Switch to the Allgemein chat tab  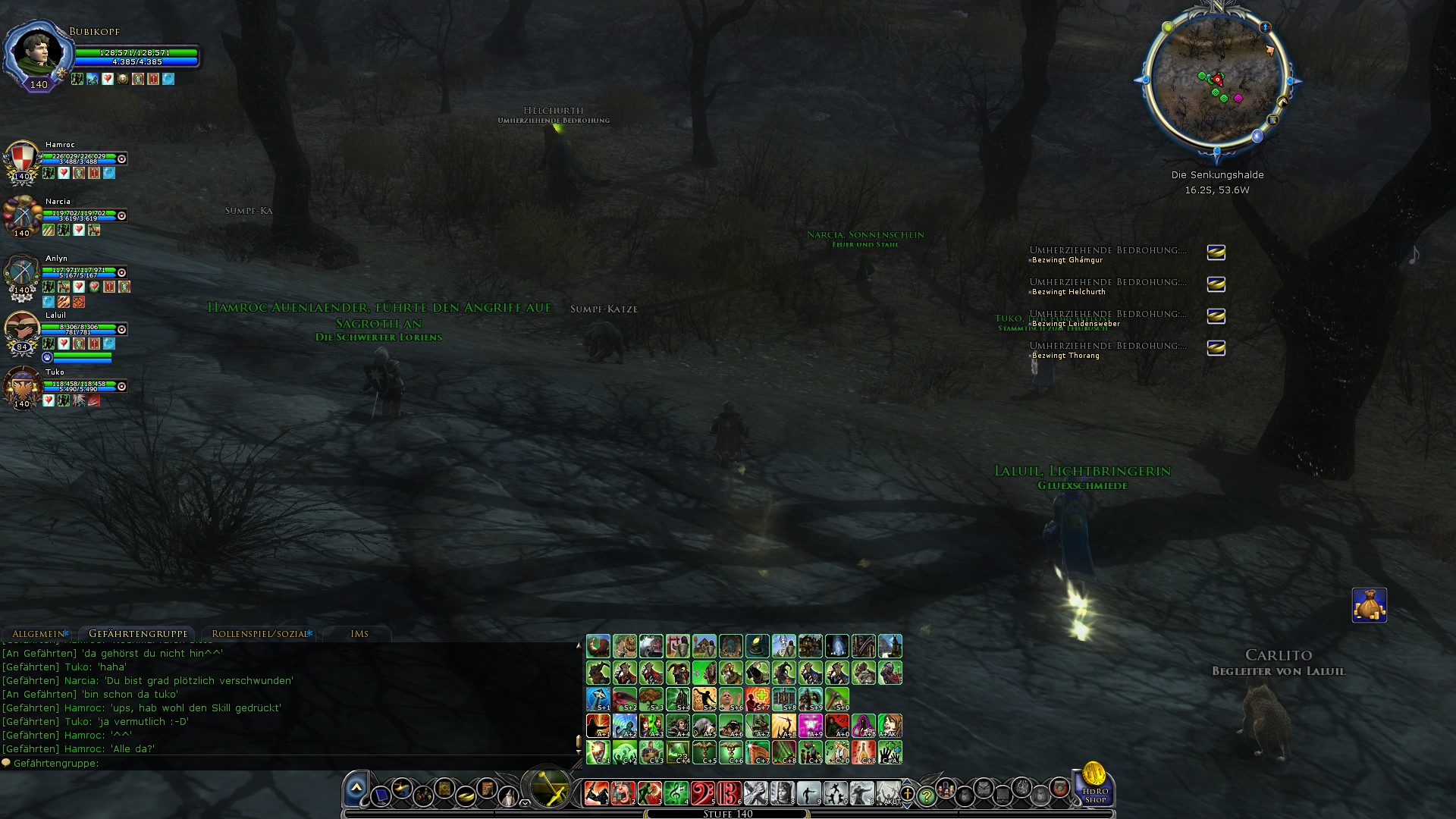tap(39, 634)
